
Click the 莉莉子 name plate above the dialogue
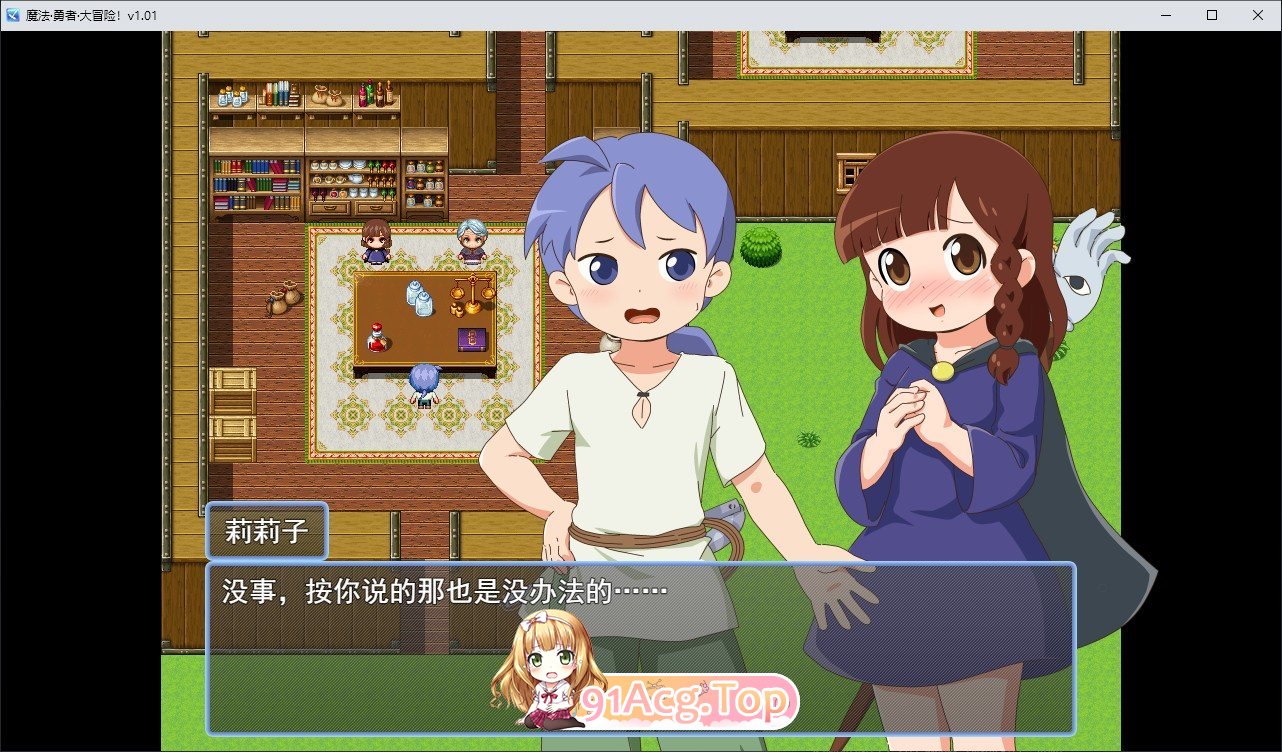(266, 531)
